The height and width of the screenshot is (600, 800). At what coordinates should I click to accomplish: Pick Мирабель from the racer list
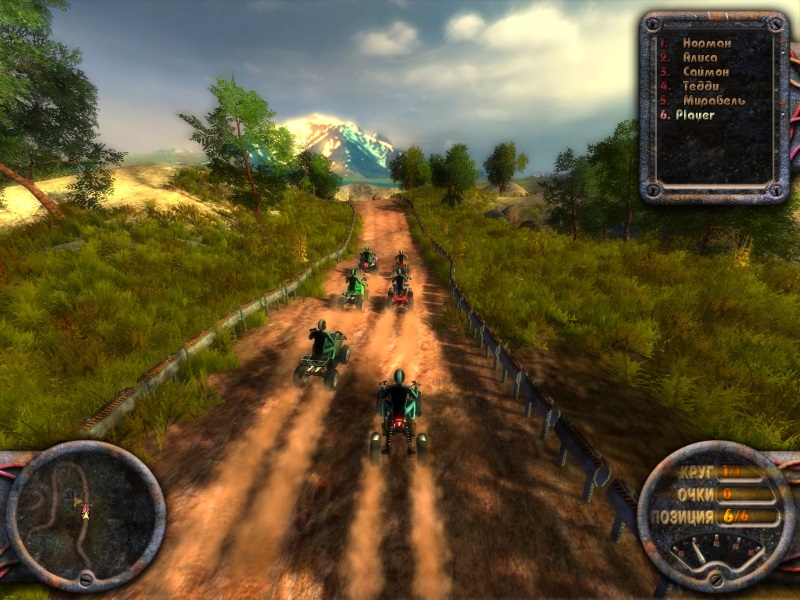[712, 100]
